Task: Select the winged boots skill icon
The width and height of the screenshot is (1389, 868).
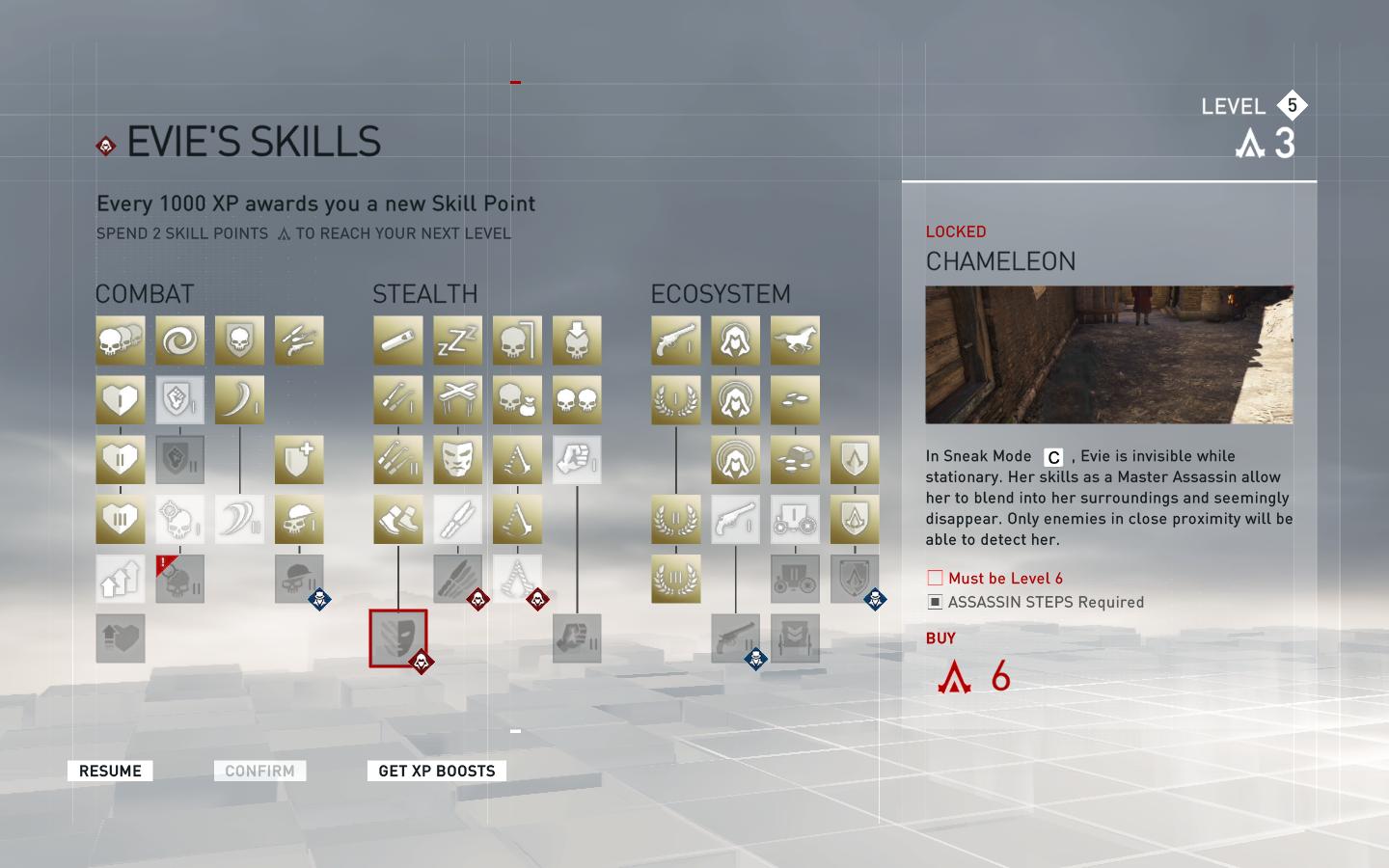Action: [x=397, y=520]
